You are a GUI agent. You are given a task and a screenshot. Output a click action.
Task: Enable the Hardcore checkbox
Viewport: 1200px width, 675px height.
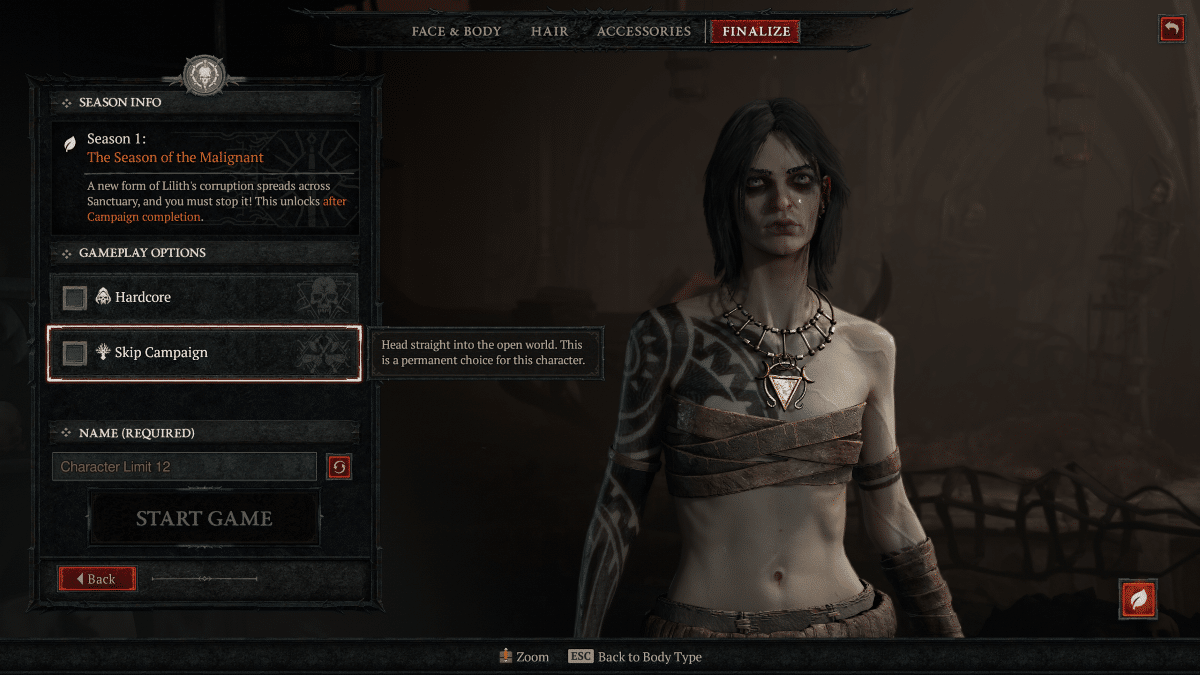[x=75, y=297]
